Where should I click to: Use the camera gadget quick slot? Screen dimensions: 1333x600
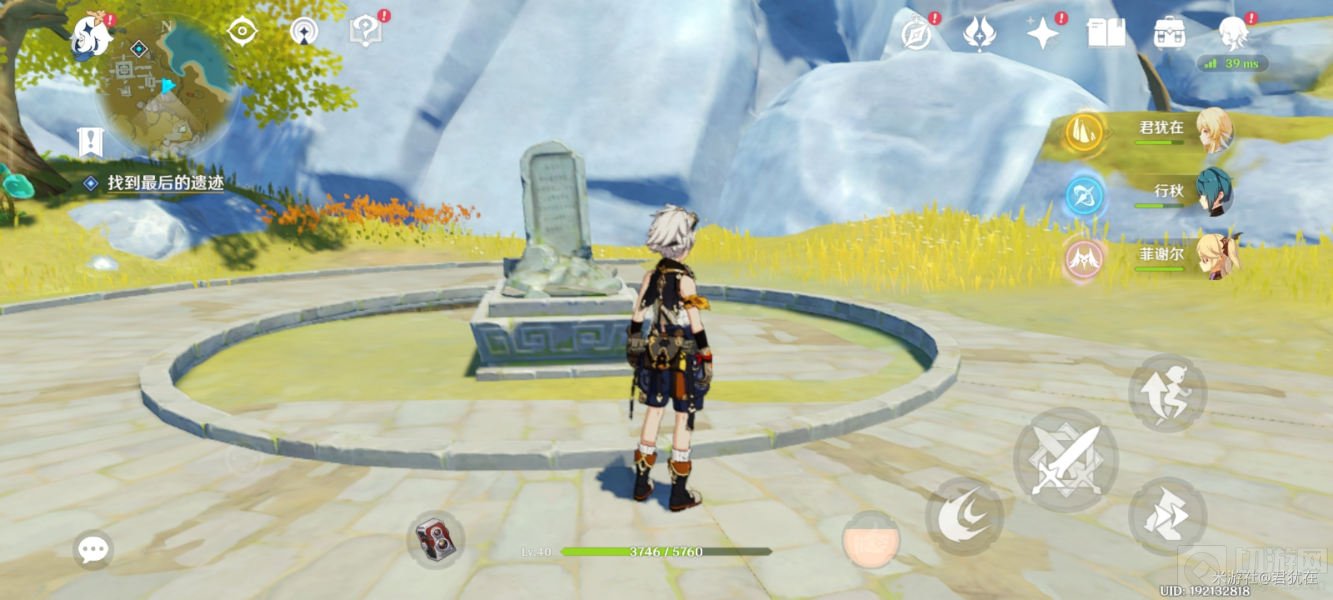point(435,539)
